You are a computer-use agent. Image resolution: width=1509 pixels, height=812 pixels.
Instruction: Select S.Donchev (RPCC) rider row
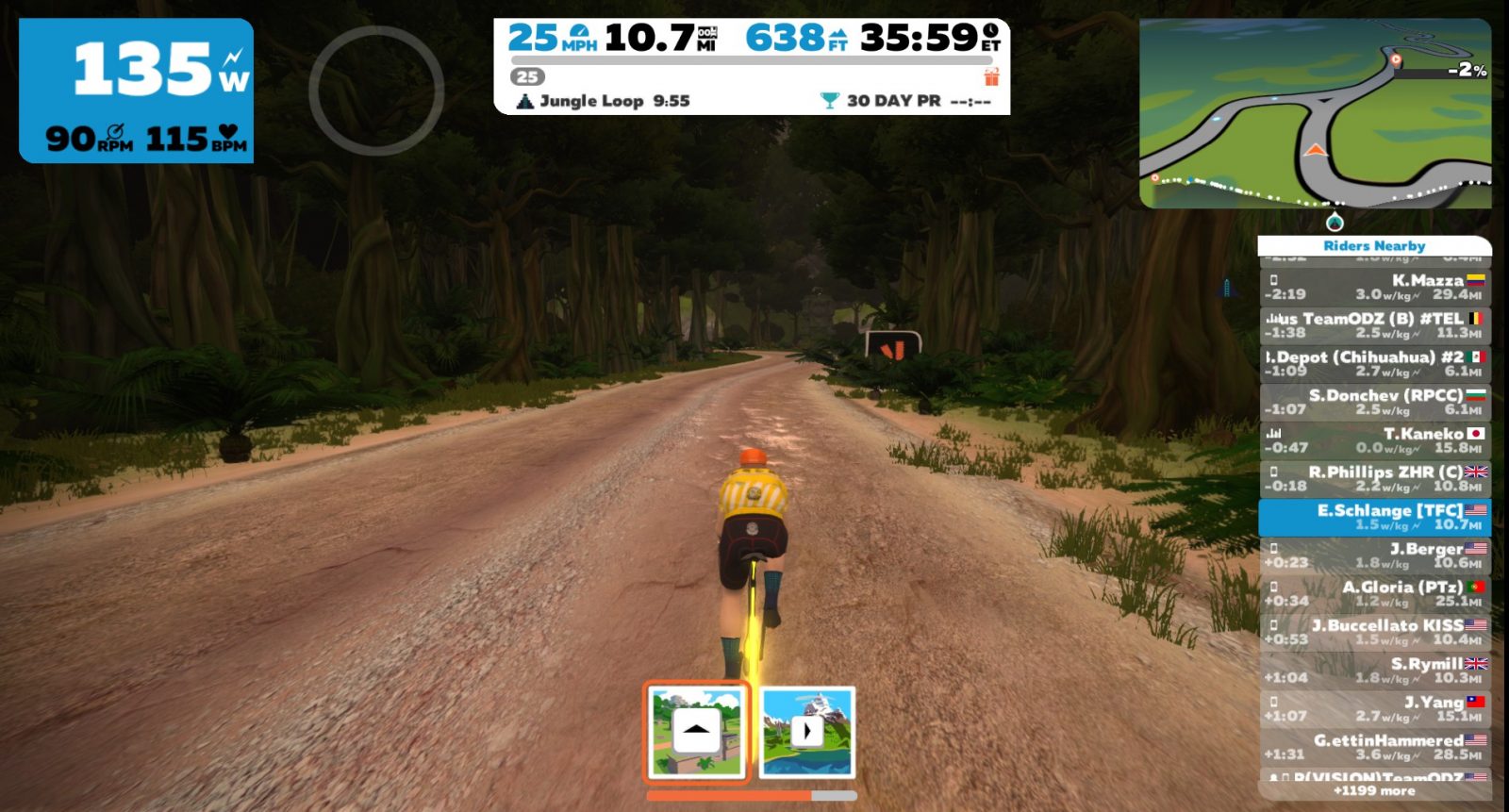tap(1374, 402)
